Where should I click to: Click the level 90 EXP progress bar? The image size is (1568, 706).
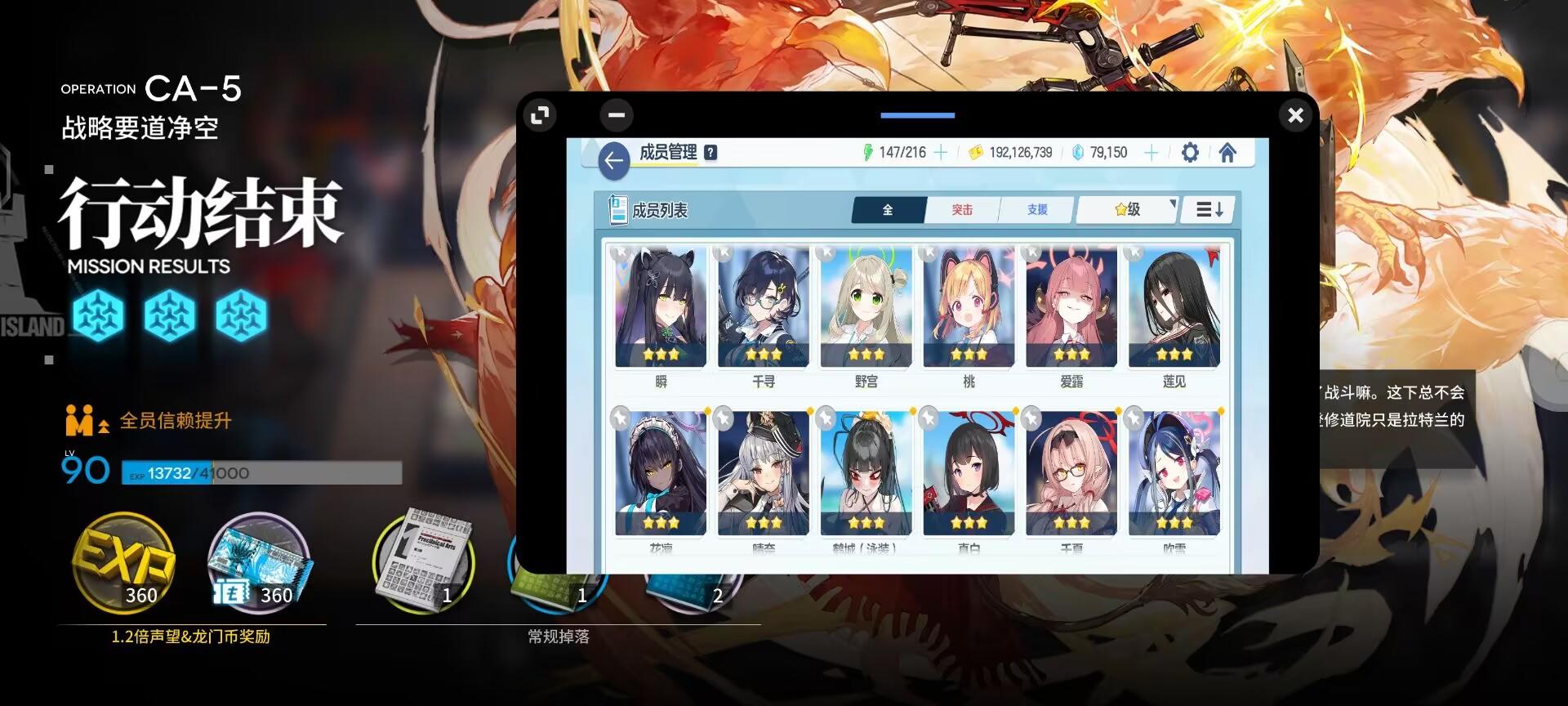coord(261,474)
